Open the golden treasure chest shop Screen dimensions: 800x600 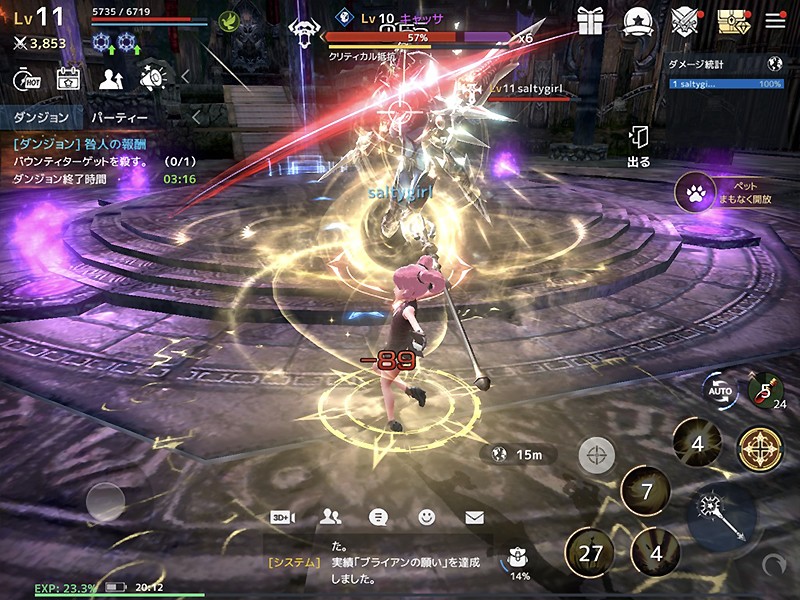tap(733, 20)
